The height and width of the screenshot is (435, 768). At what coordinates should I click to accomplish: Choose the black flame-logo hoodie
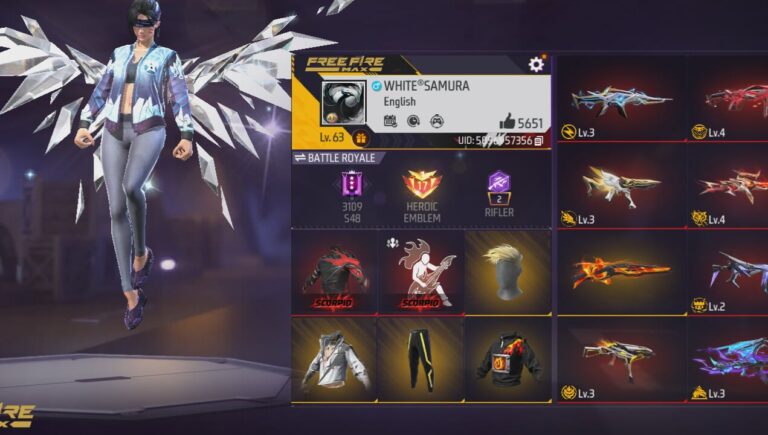coord(508,359)
